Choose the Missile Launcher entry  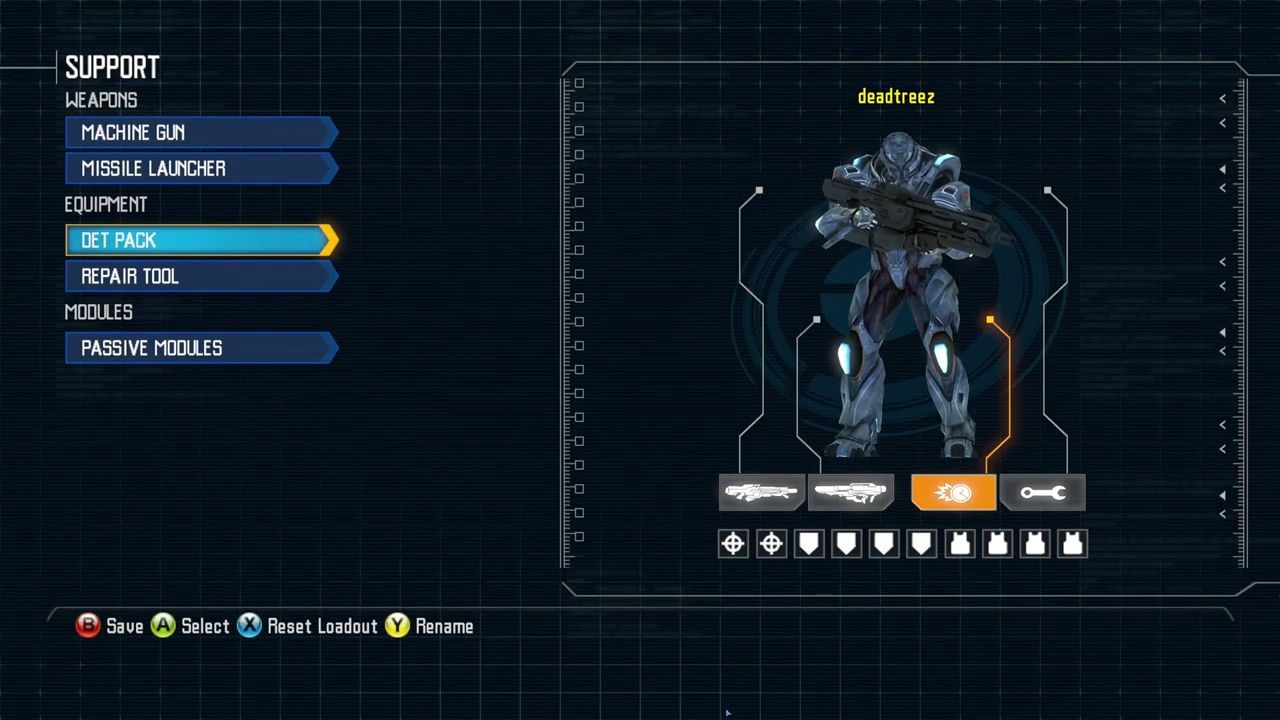pyautogui.click(x=200, y=169)
